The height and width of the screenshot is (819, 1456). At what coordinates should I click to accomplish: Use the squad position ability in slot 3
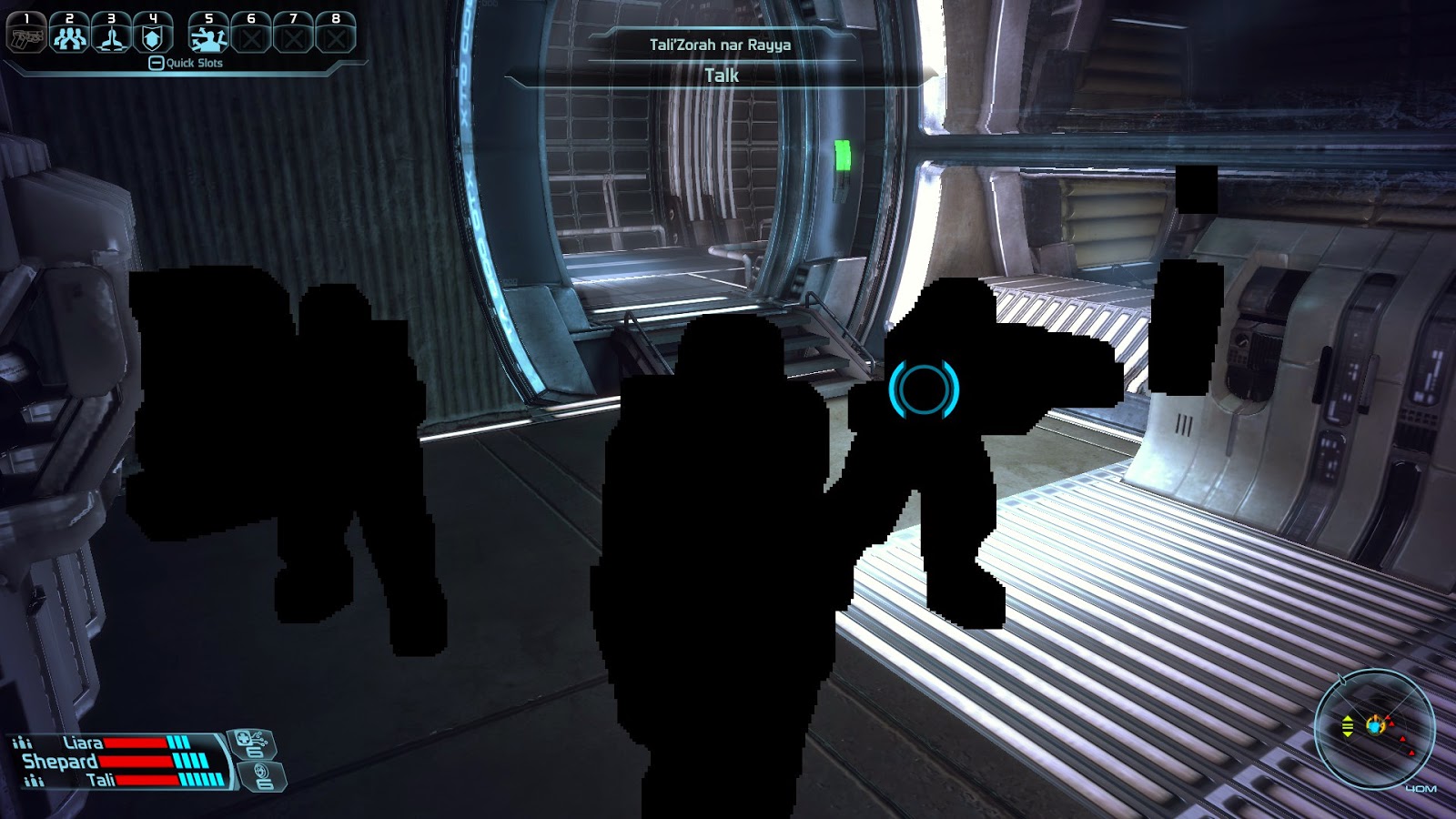pyautogui.click(x=112, y=35)
